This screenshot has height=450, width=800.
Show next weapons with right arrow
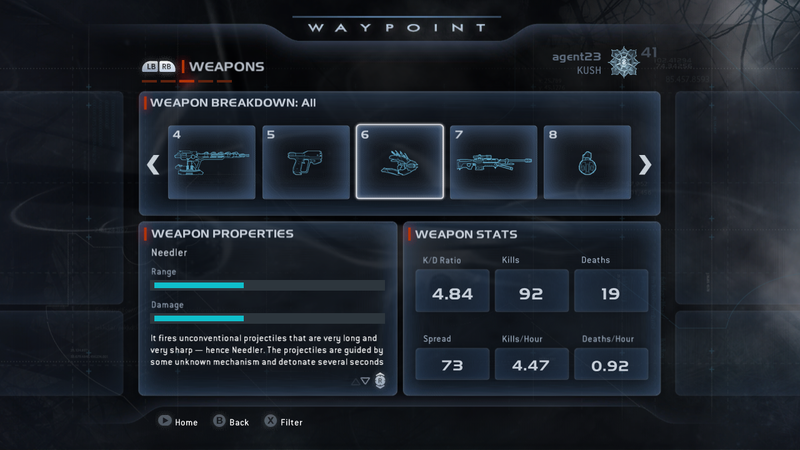coord(645,164)
